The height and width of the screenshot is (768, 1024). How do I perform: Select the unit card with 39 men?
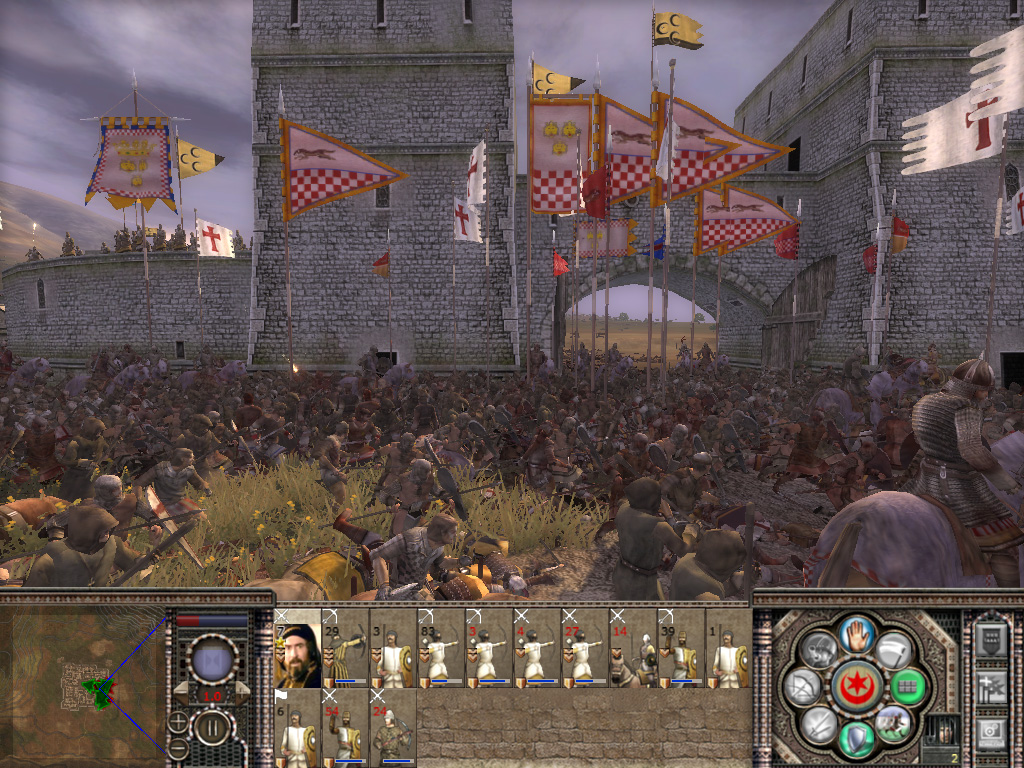[x=682, y=648]
